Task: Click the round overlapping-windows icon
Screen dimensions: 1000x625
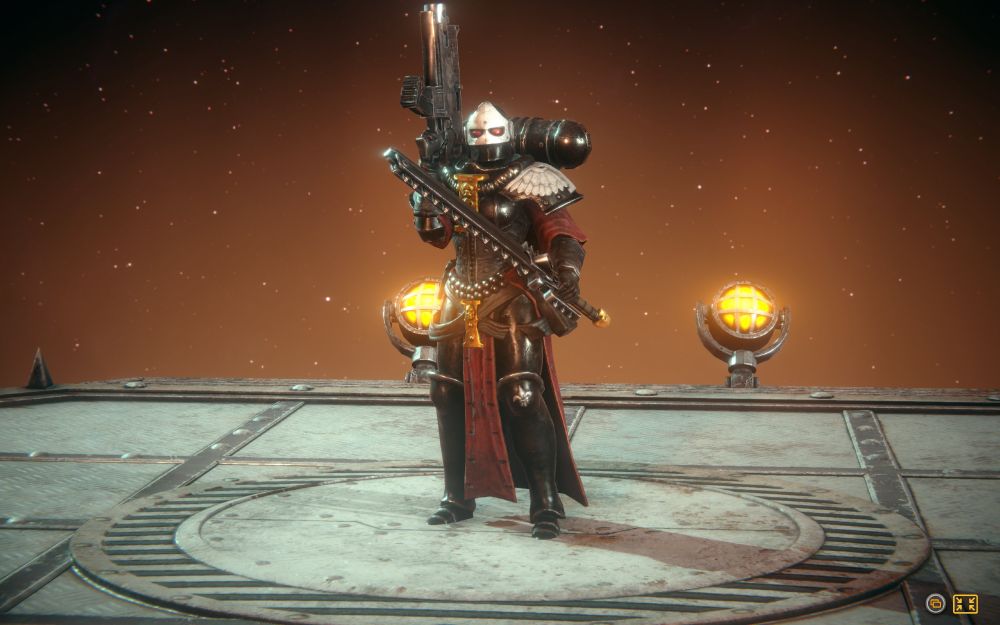Action: click(x=936, y=603)
